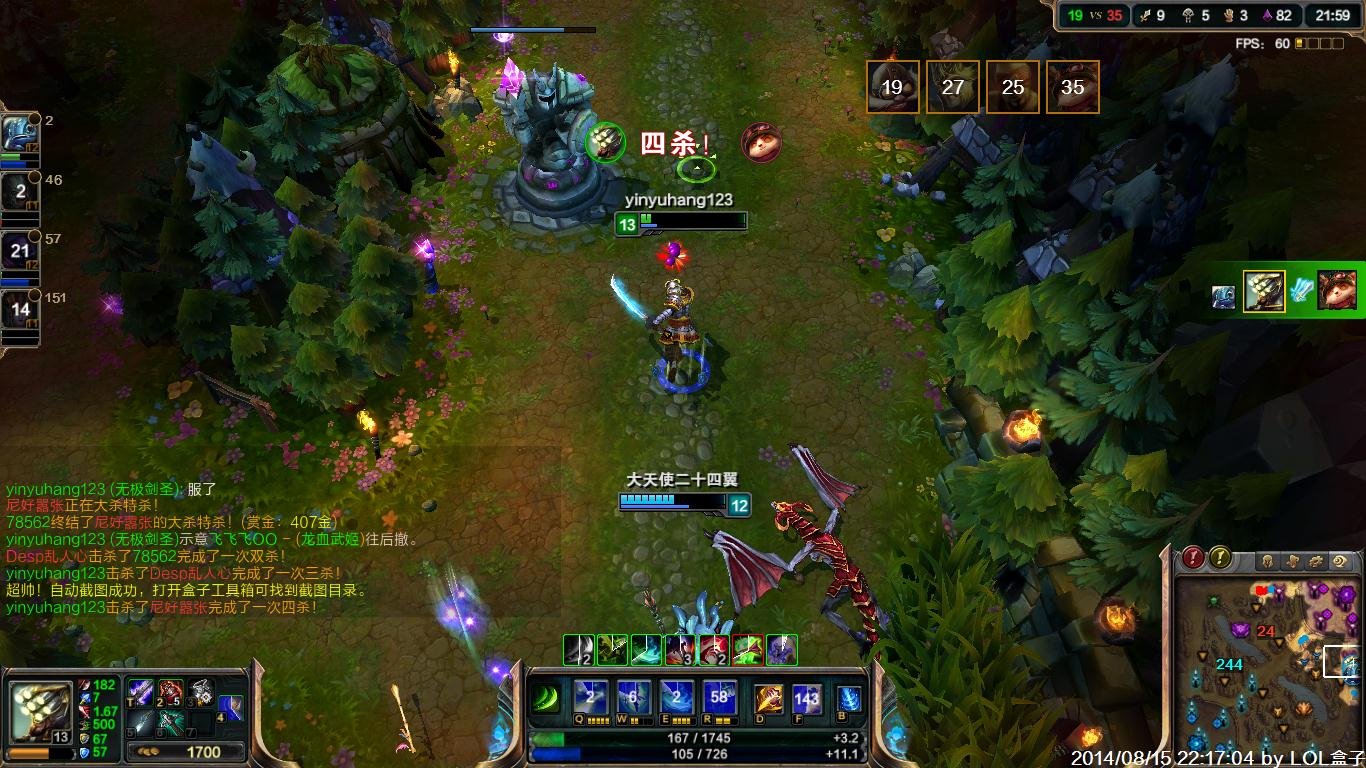Select the dead ally portrait showing 21
This screenshot has width=1366, height=768.
click(x=19, y=251)
